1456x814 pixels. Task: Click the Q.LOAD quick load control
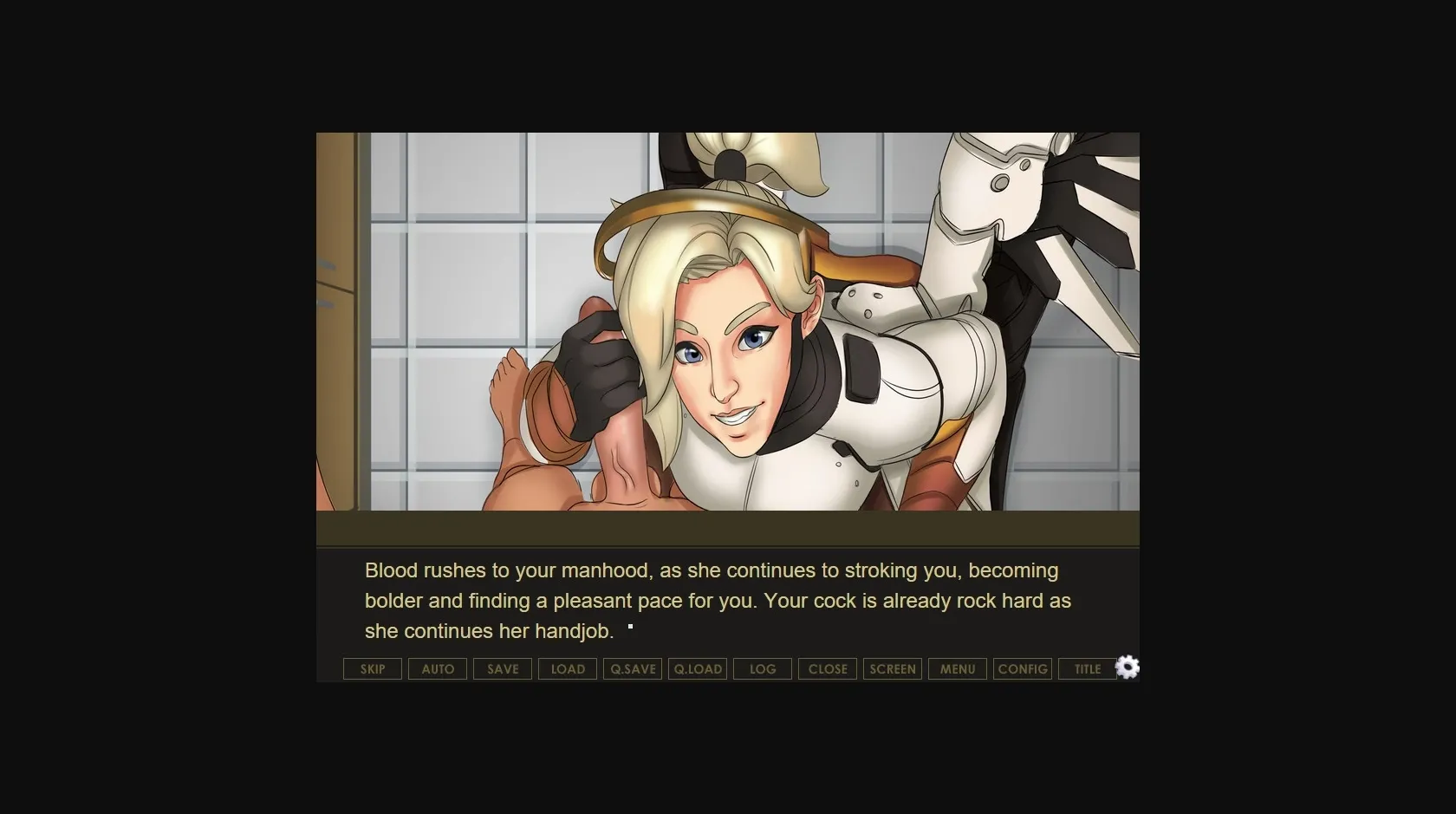pyautogui.click(x=697, y=668)
